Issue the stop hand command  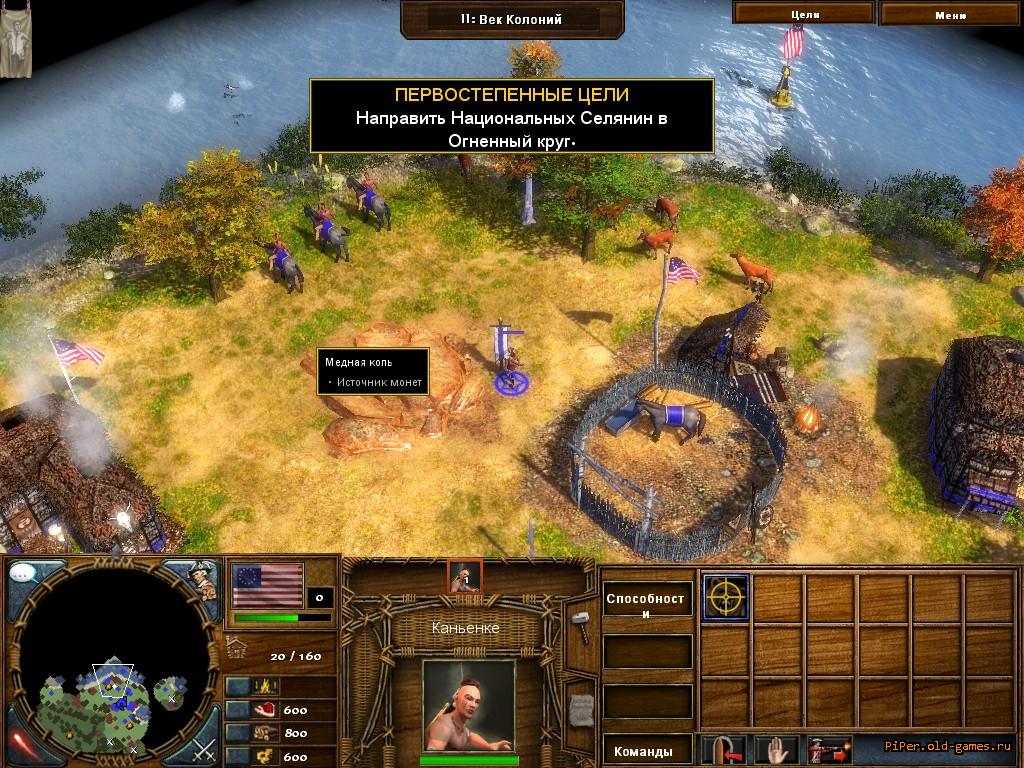pyautogui.click(x=774, y=749)
